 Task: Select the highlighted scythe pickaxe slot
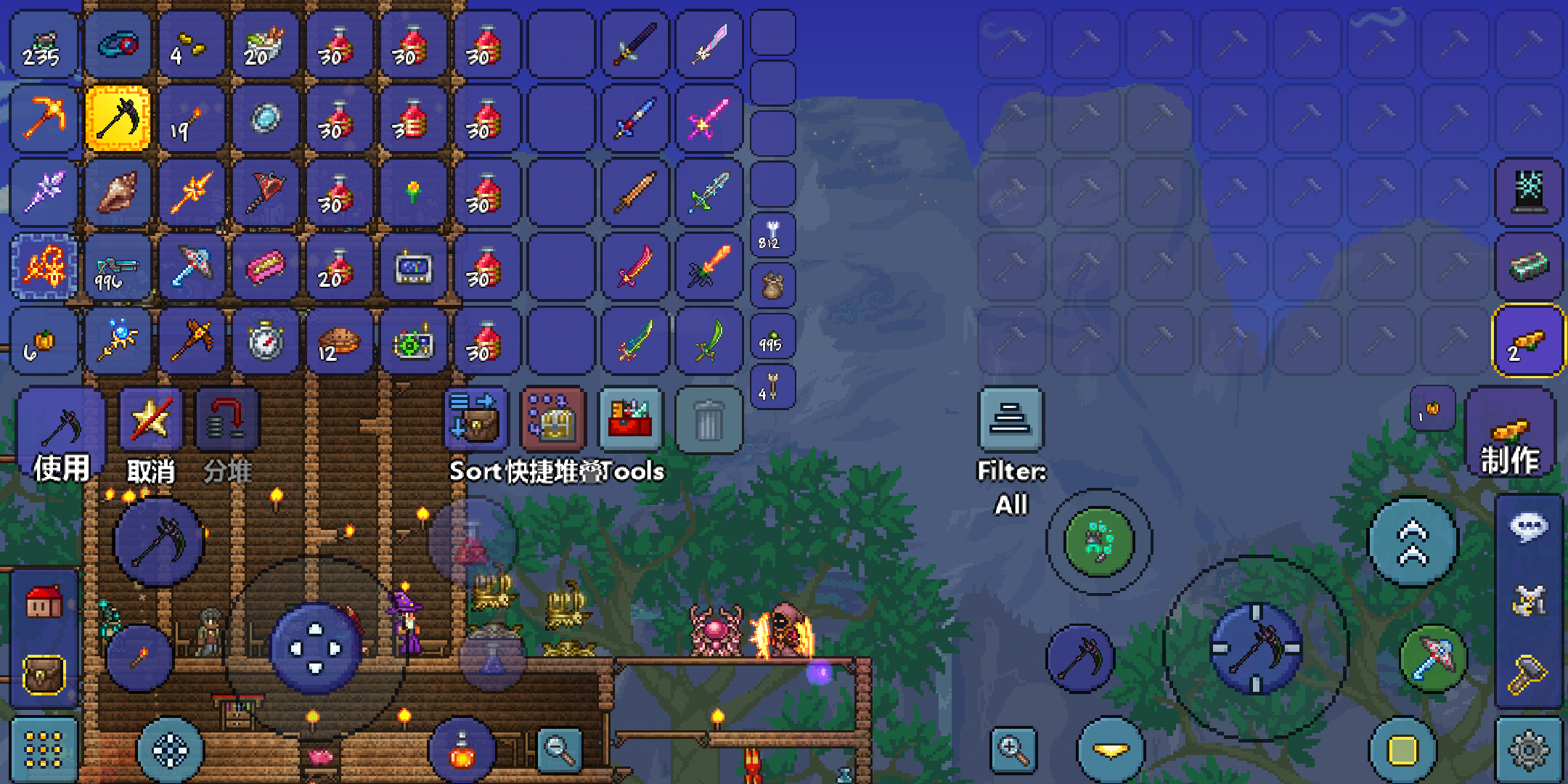[x=118, y=118]
